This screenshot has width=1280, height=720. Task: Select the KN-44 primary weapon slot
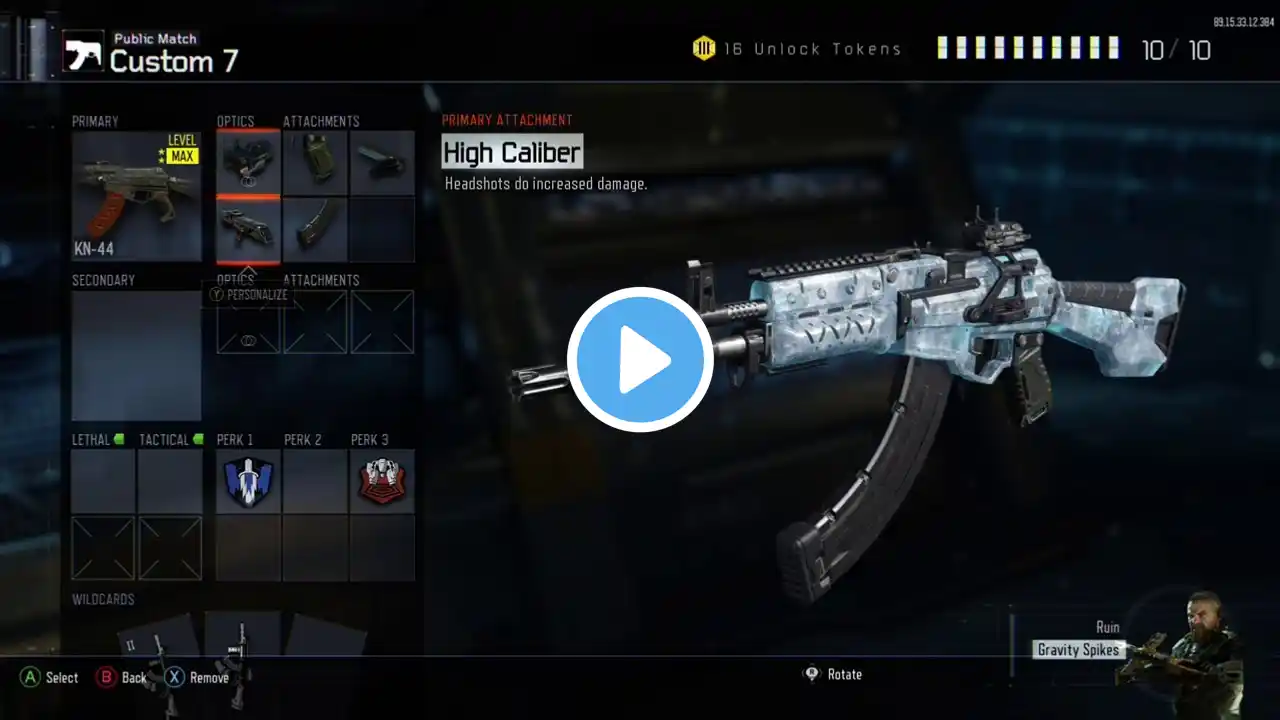136,197
